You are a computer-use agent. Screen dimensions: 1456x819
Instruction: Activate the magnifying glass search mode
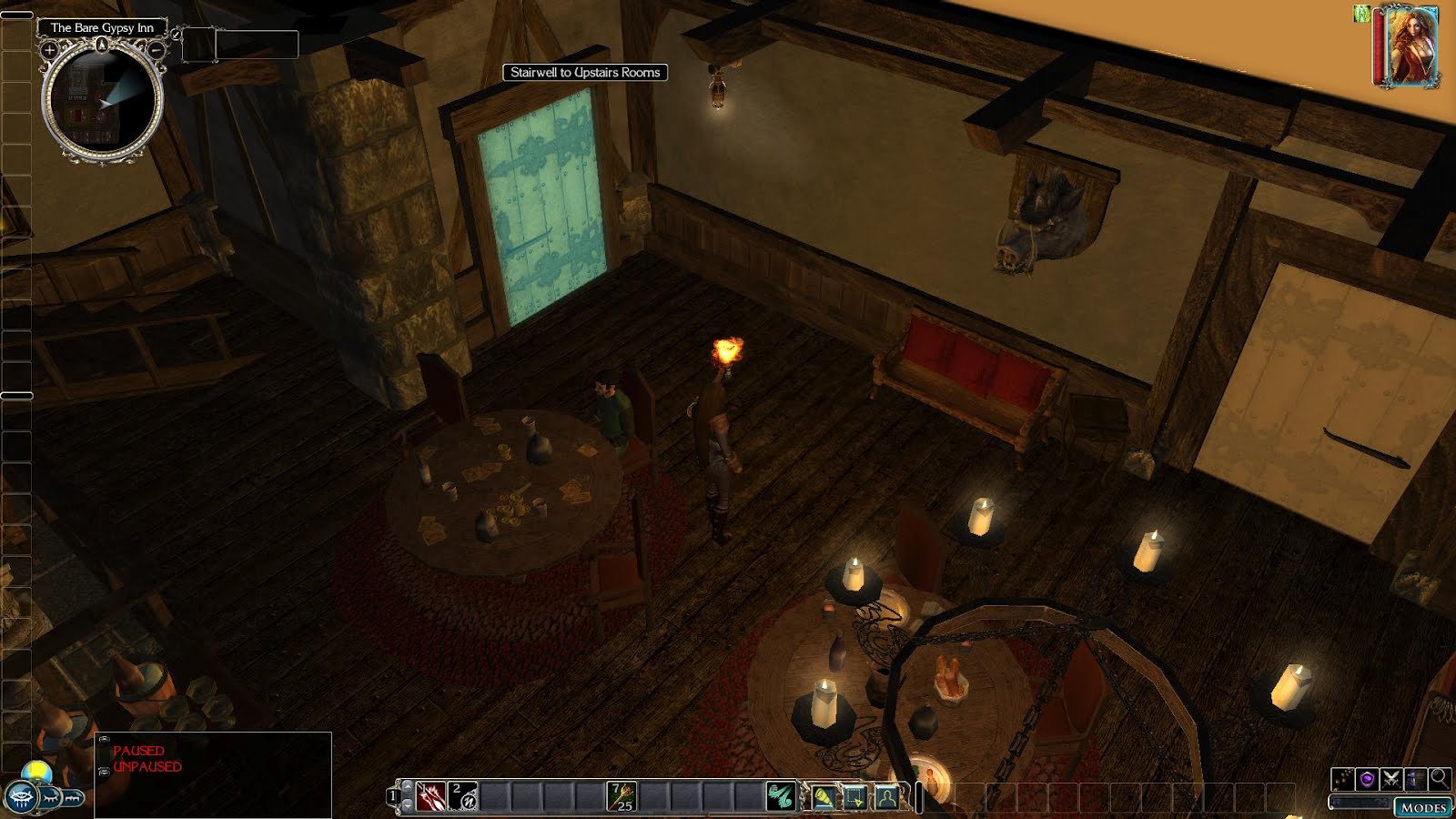(x=1439, y=778)
